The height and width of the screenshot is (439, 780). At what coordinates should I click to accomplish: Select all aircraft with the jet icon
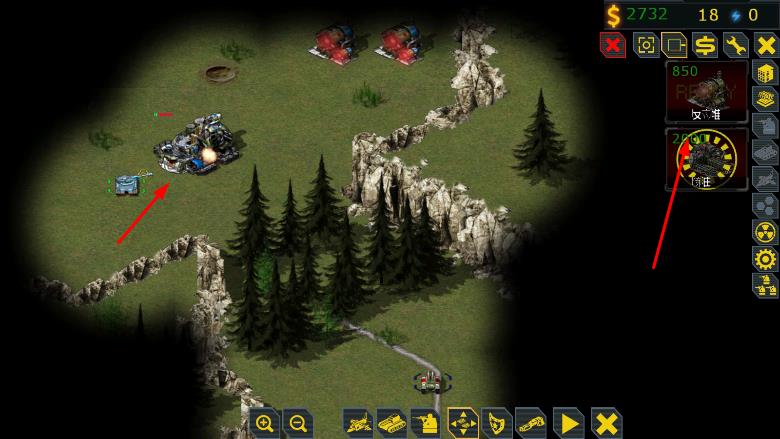359,423
